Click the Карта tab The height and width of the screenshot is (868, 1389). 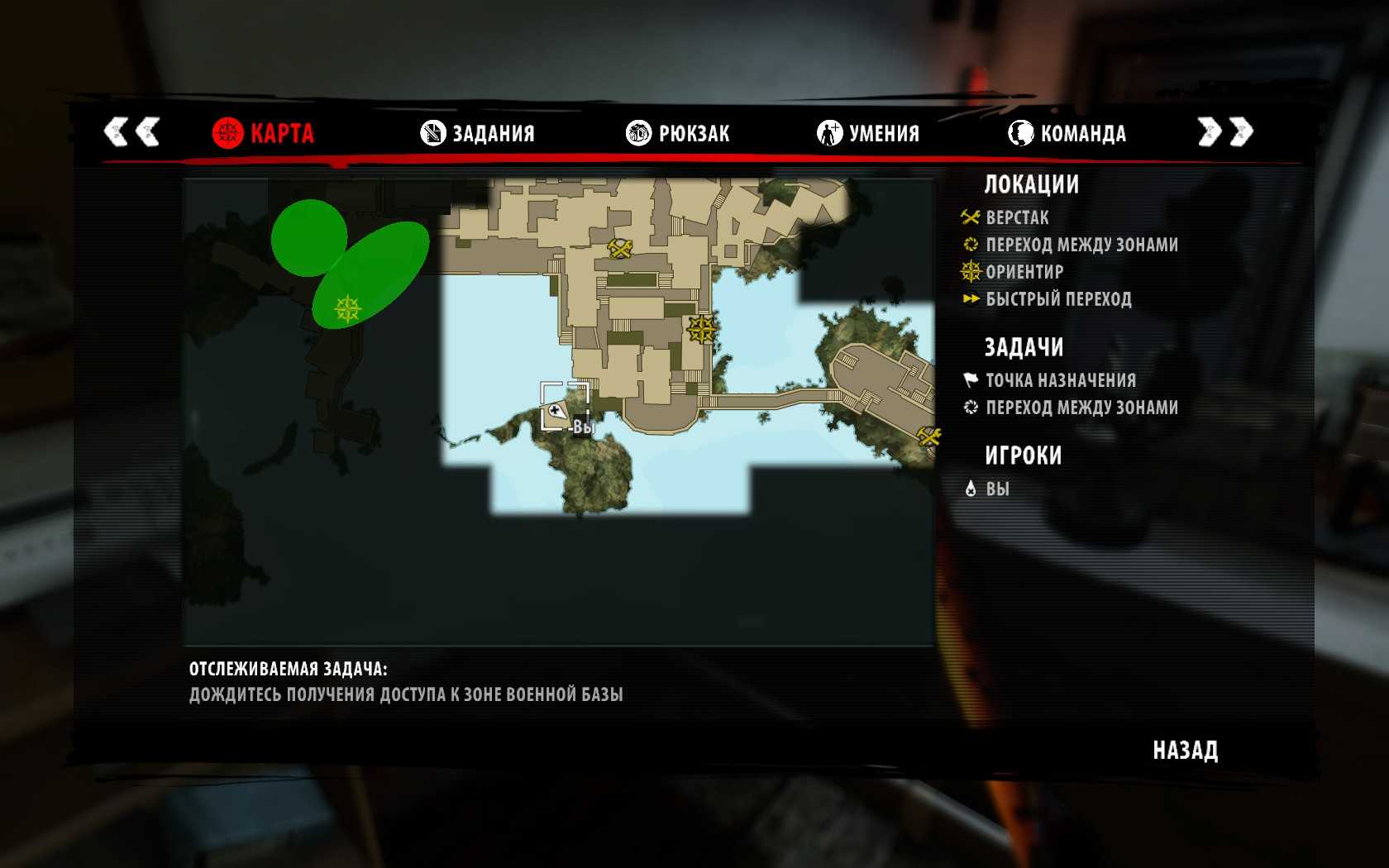coord(264,133)
